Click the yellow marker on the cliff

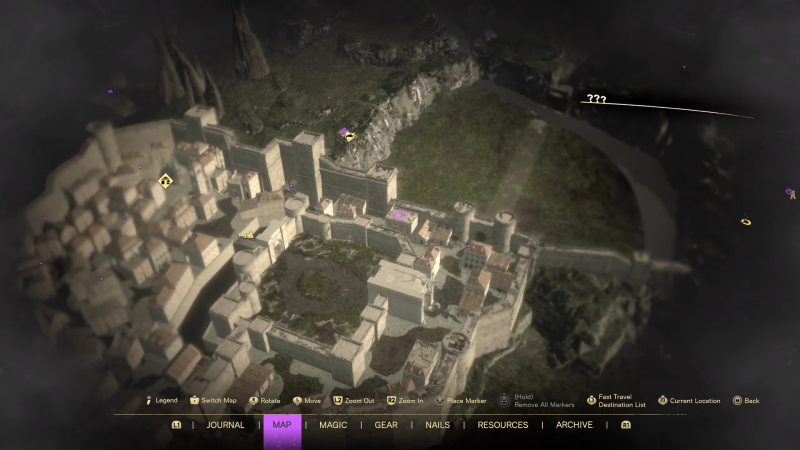tap(350, 137)
